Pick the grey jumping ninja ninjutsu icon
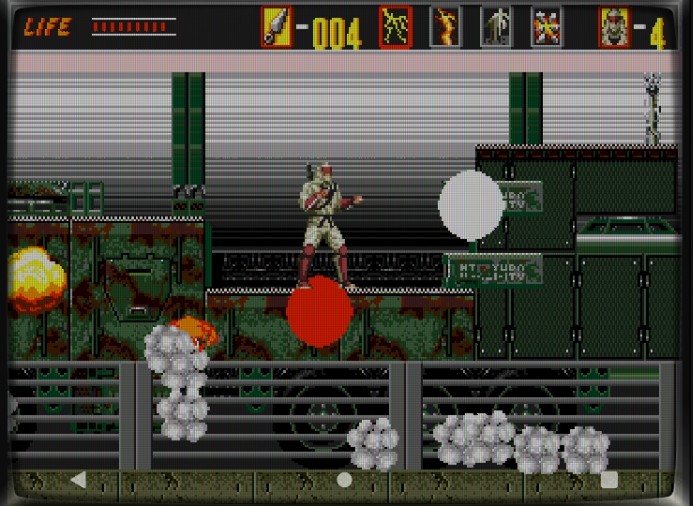The height and width of the screenshot is (506, 693). pyautogui.click(x=496, y=27)
